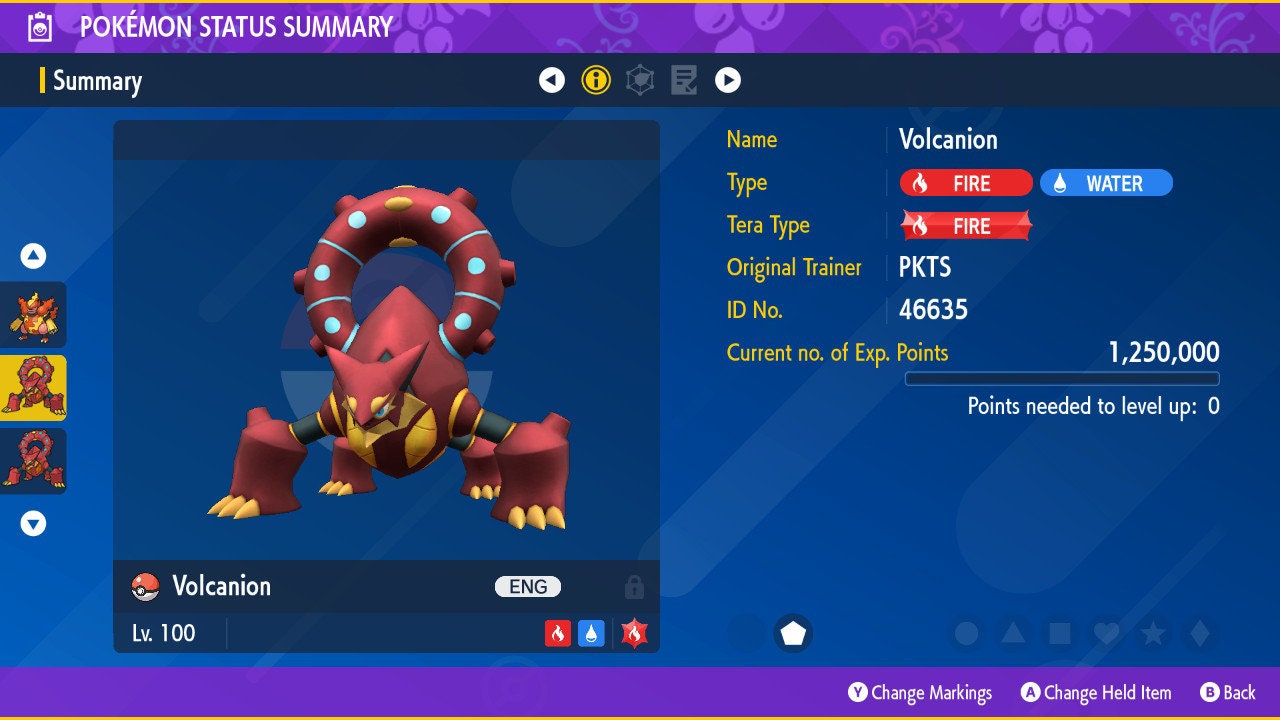The image size is (1280, 720).
Task: Toggle the diamond marking
Action: pyautogui.click(x=1200, y=633)
